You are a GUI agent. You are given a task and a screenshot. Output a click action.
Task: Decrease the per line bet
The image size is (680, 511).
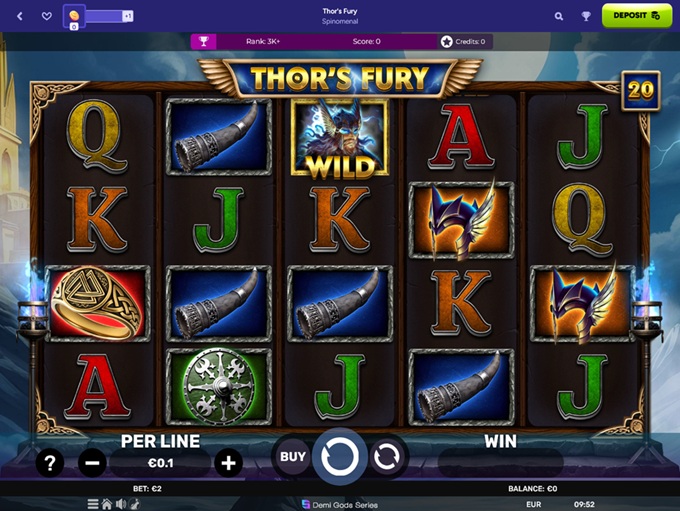[x=92, y=462]
